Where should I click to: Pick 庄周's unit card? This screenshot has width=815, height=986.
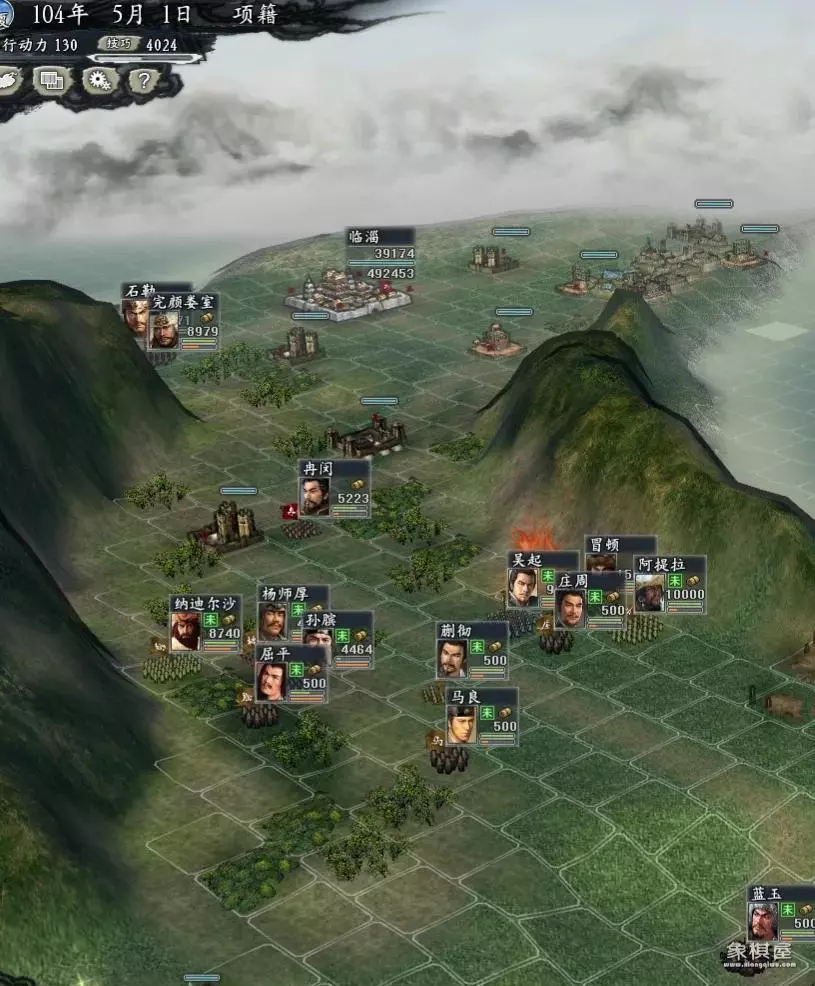coord(590,600)
